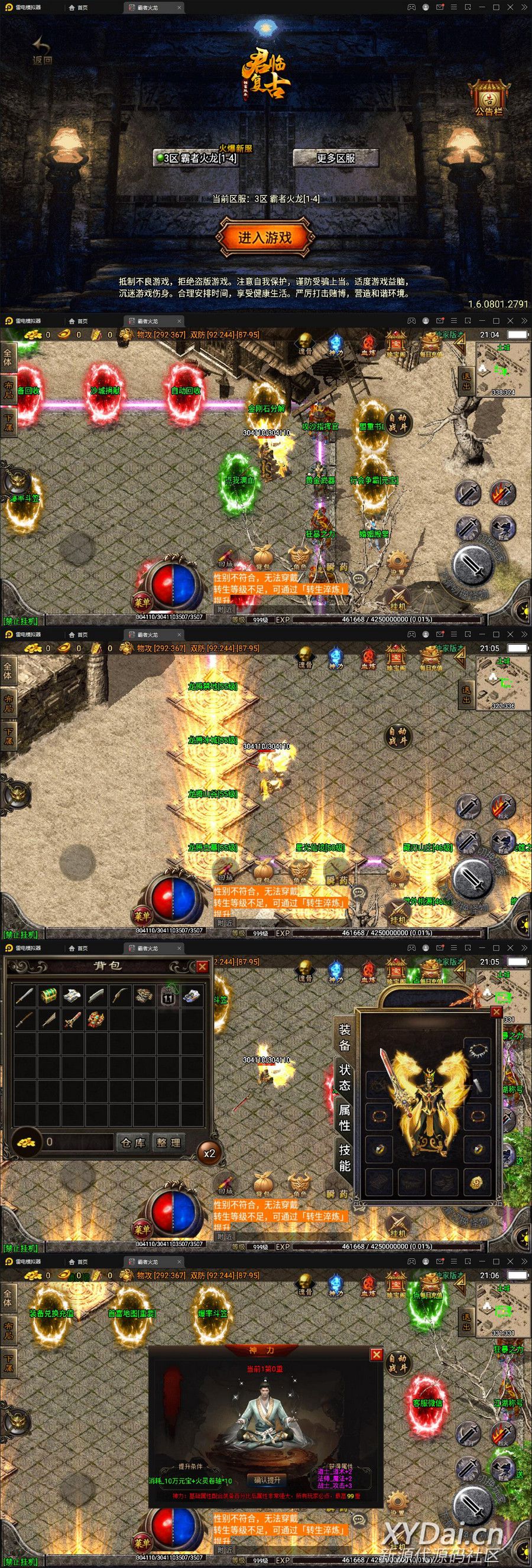Switch to the 状态 status tab

click(345, 1077)
